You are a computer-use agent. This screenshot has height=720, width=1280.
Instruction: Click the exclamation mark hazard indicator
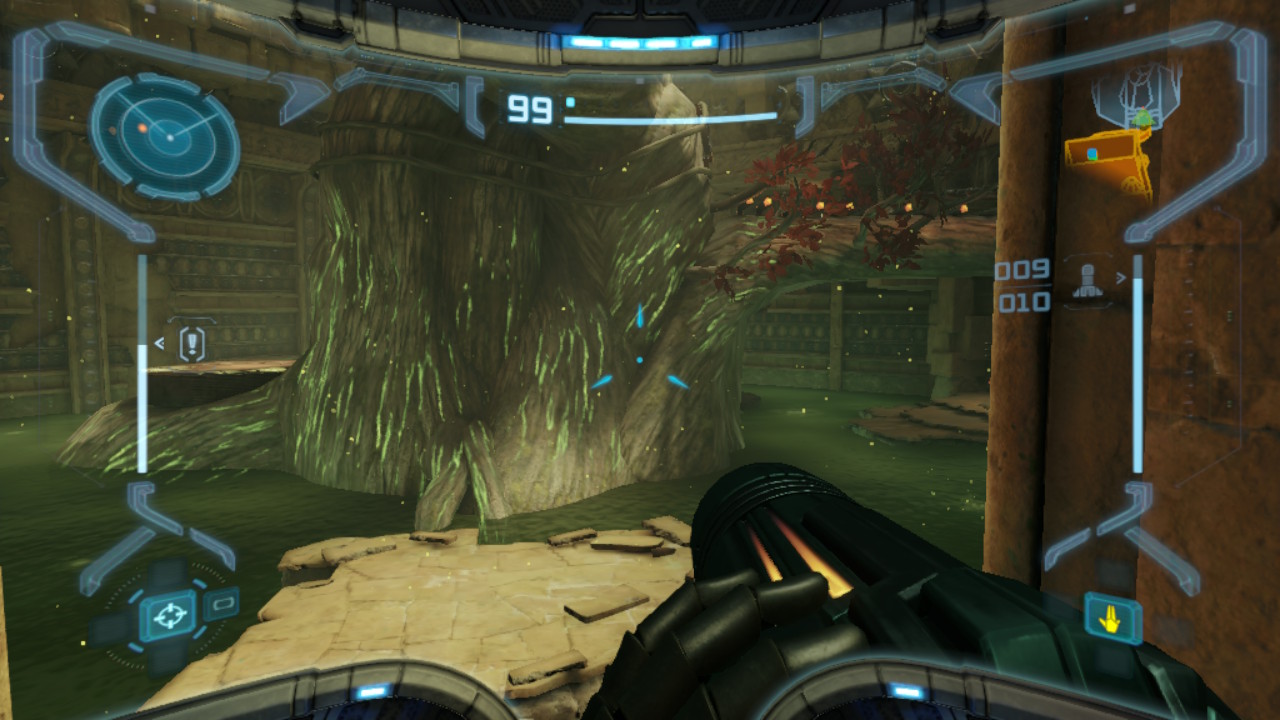[192, 344]
